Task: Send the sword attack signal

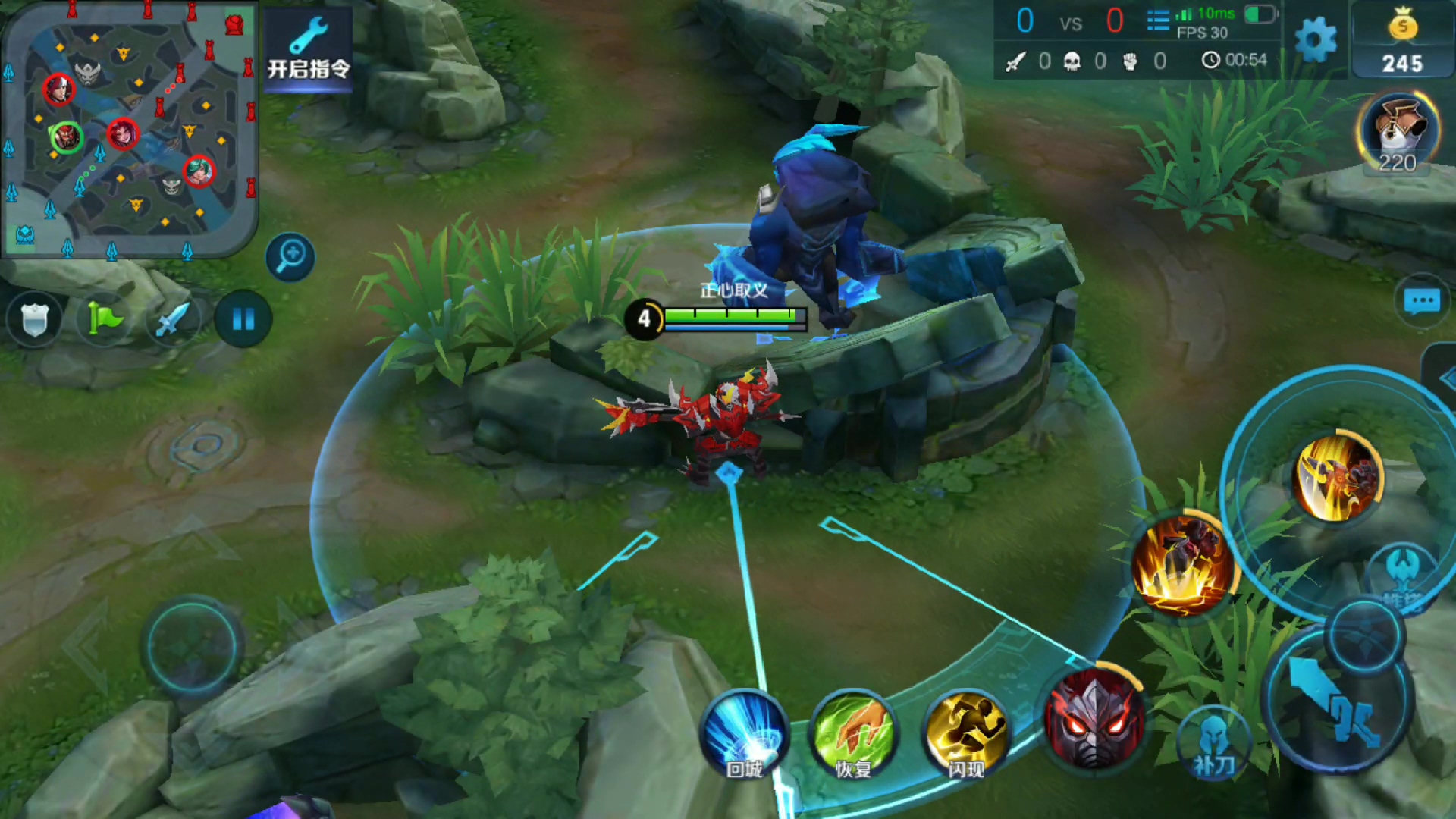Action: point(174,319)
